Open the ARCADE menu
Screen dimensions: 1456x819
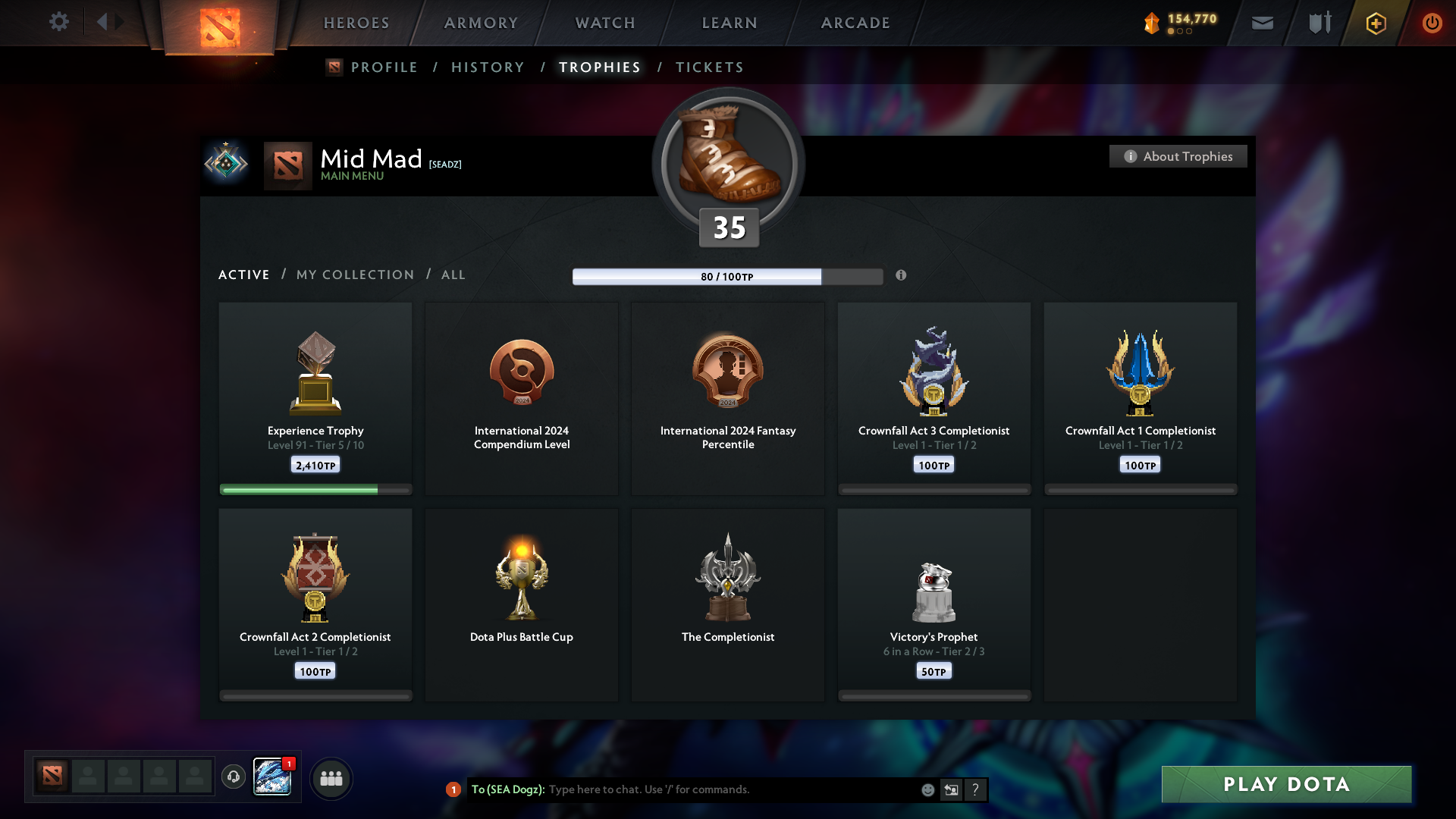pos(855,23)
